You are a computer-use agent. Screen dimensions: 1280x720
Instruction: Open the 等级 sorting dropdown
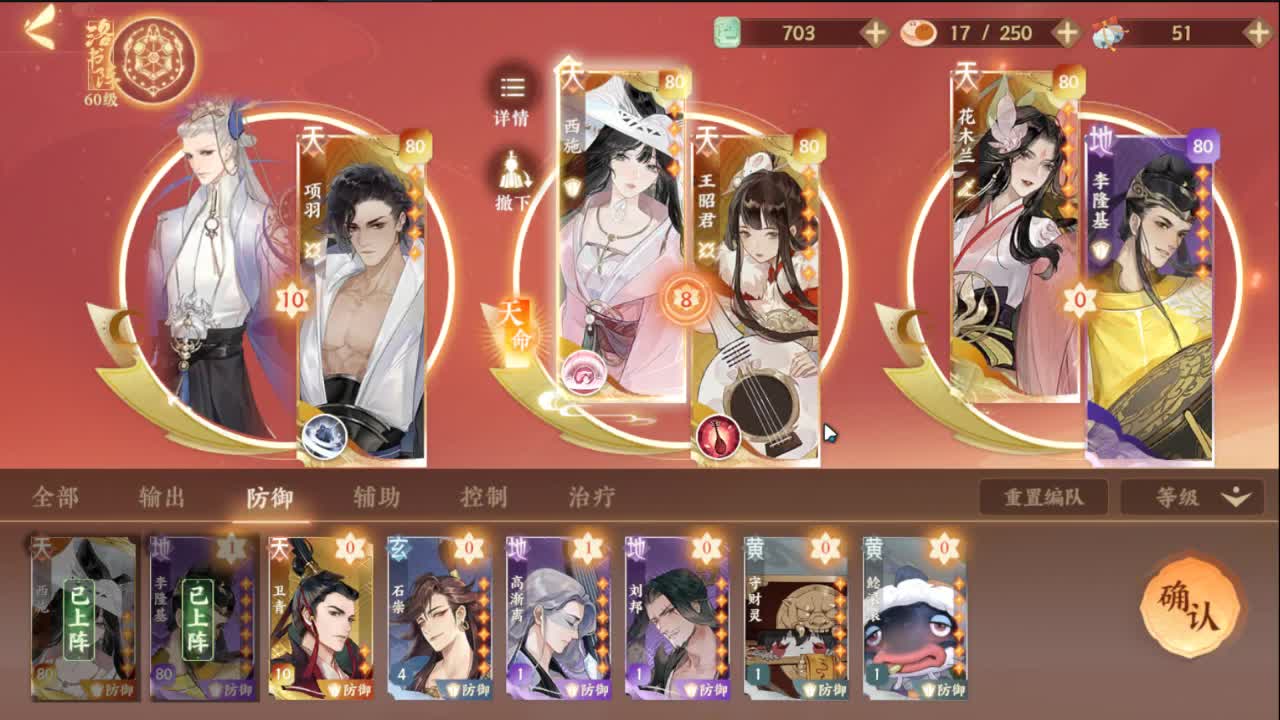pyautogui.click(x=1195, y=494)
